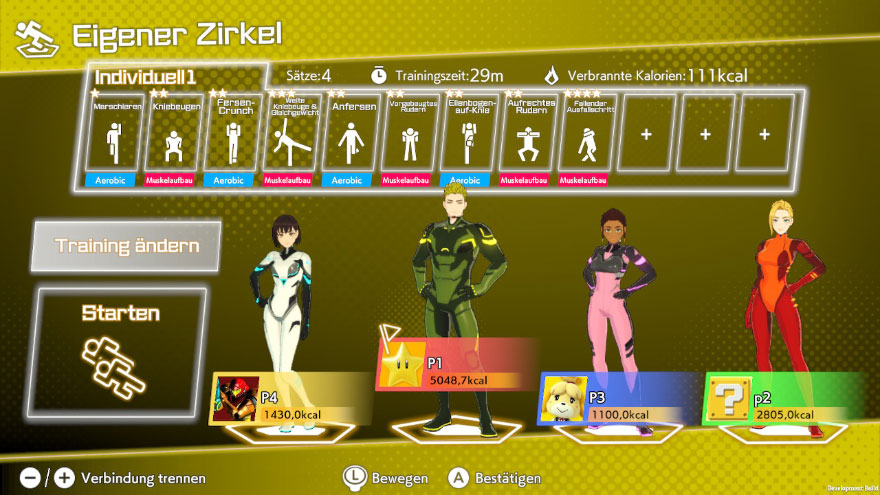Open the Weite Kniebeuge & Gleichgewicht card

[291, 134]
